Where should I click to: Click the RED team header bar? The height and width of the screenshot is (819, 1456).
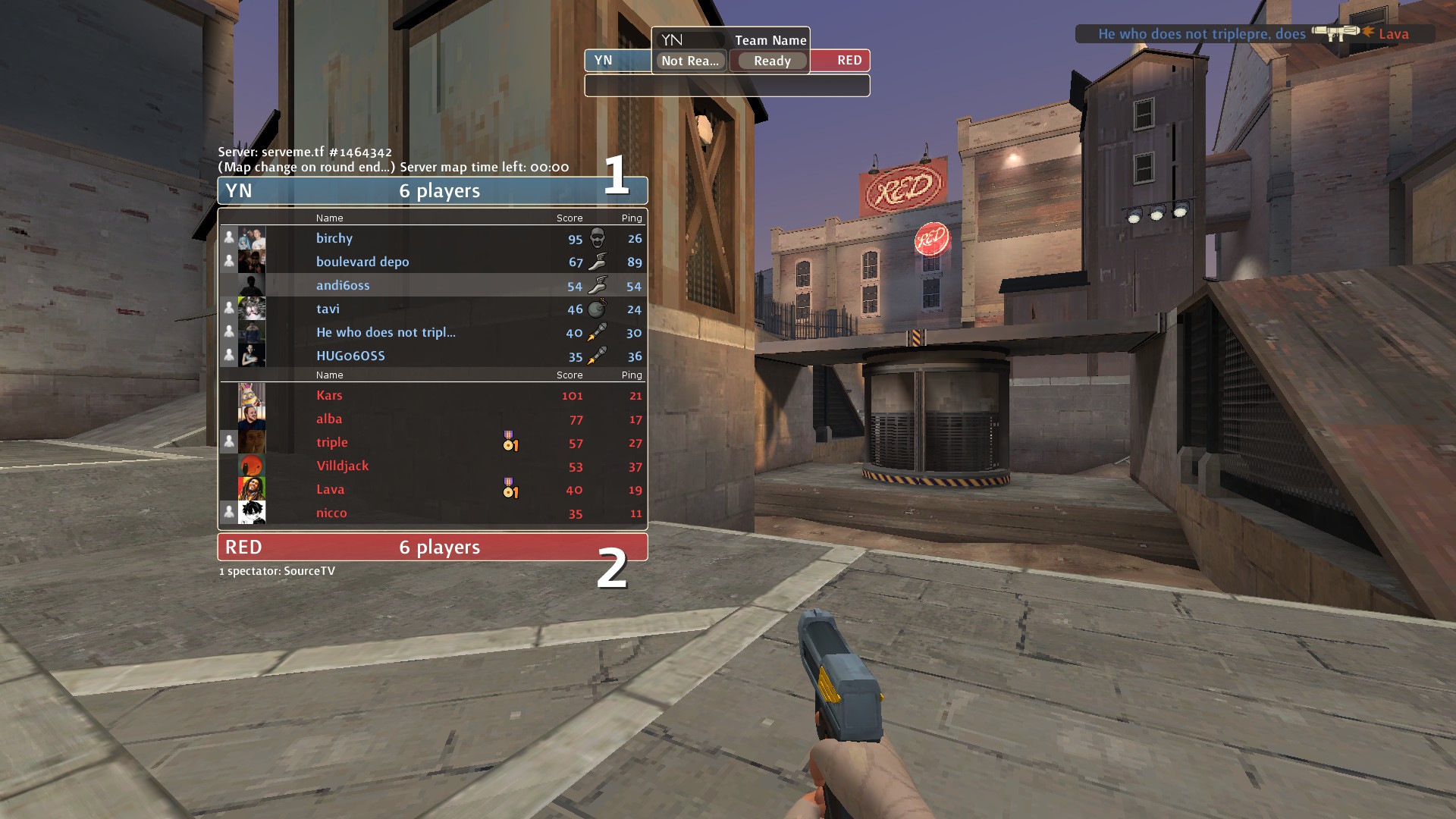tap(432, 547)
